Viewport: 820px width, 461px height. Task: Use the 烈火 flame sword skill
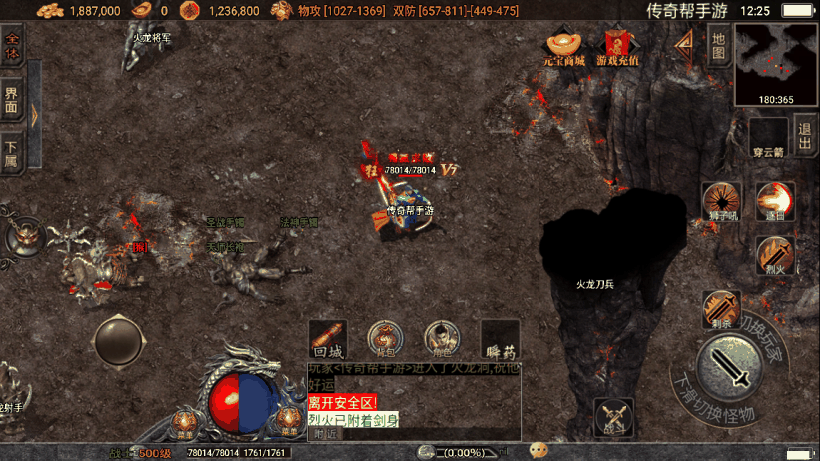point(774,255)
